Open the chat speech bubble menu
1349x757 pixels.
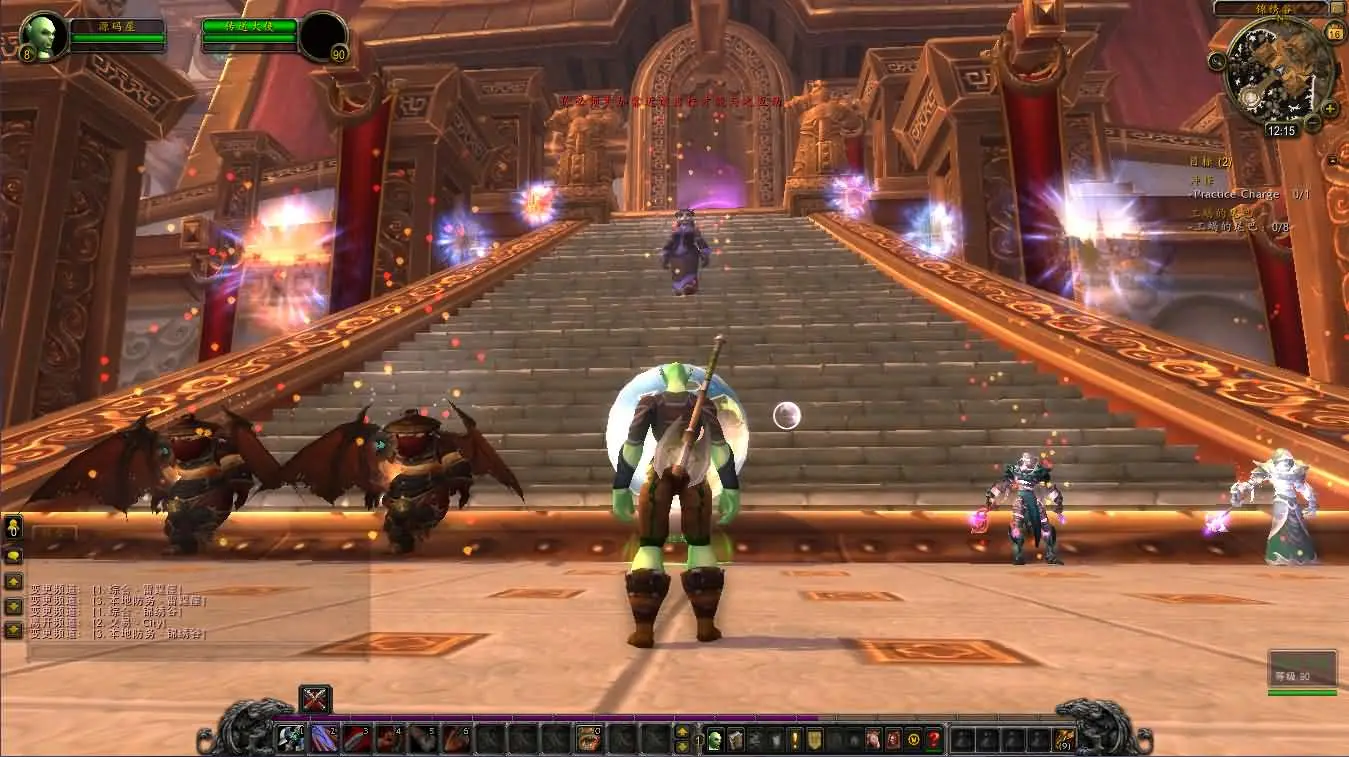coord(13,556)
